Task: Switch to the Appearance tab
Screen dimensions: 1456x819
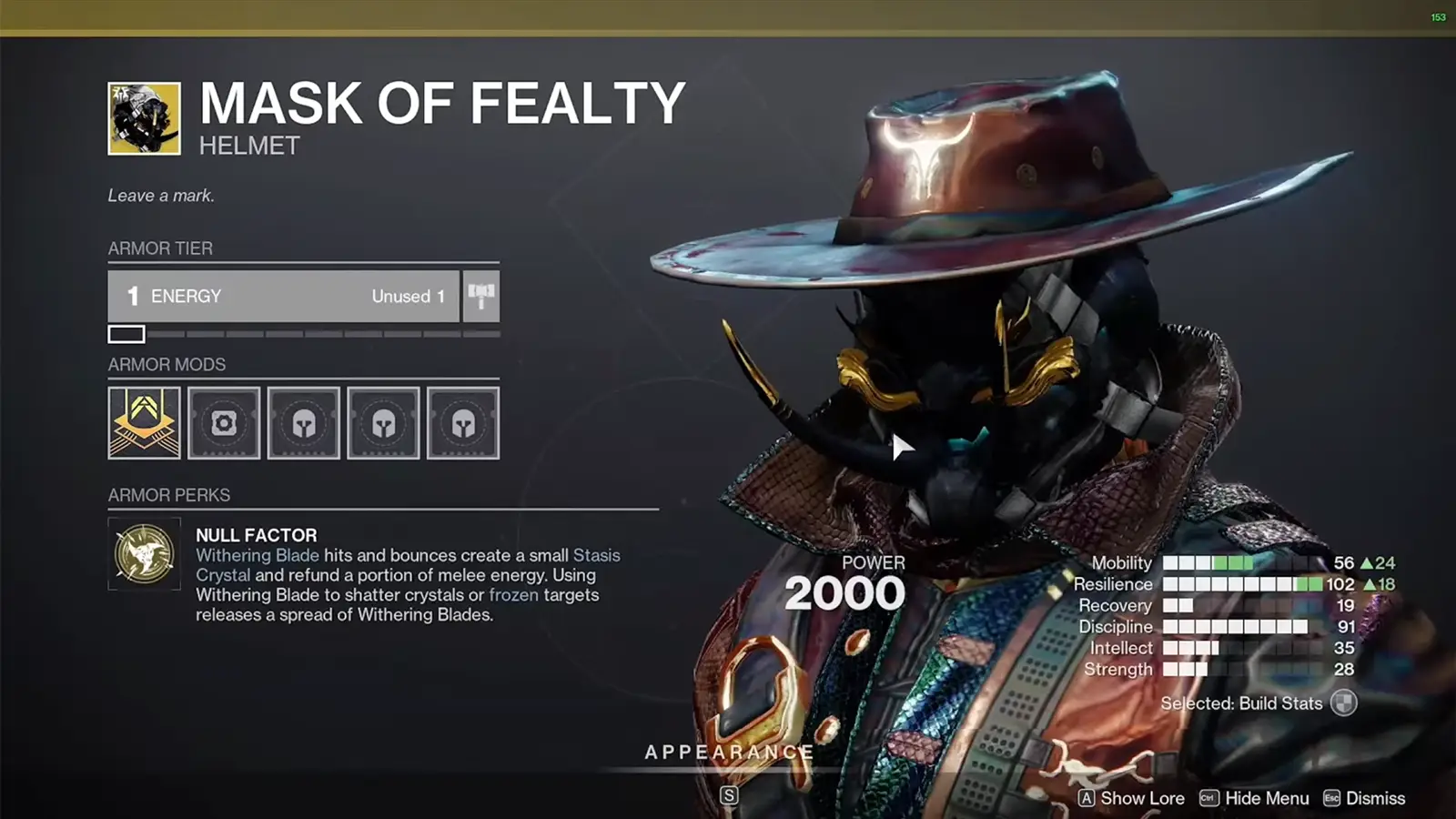Action: pos(728,753)
